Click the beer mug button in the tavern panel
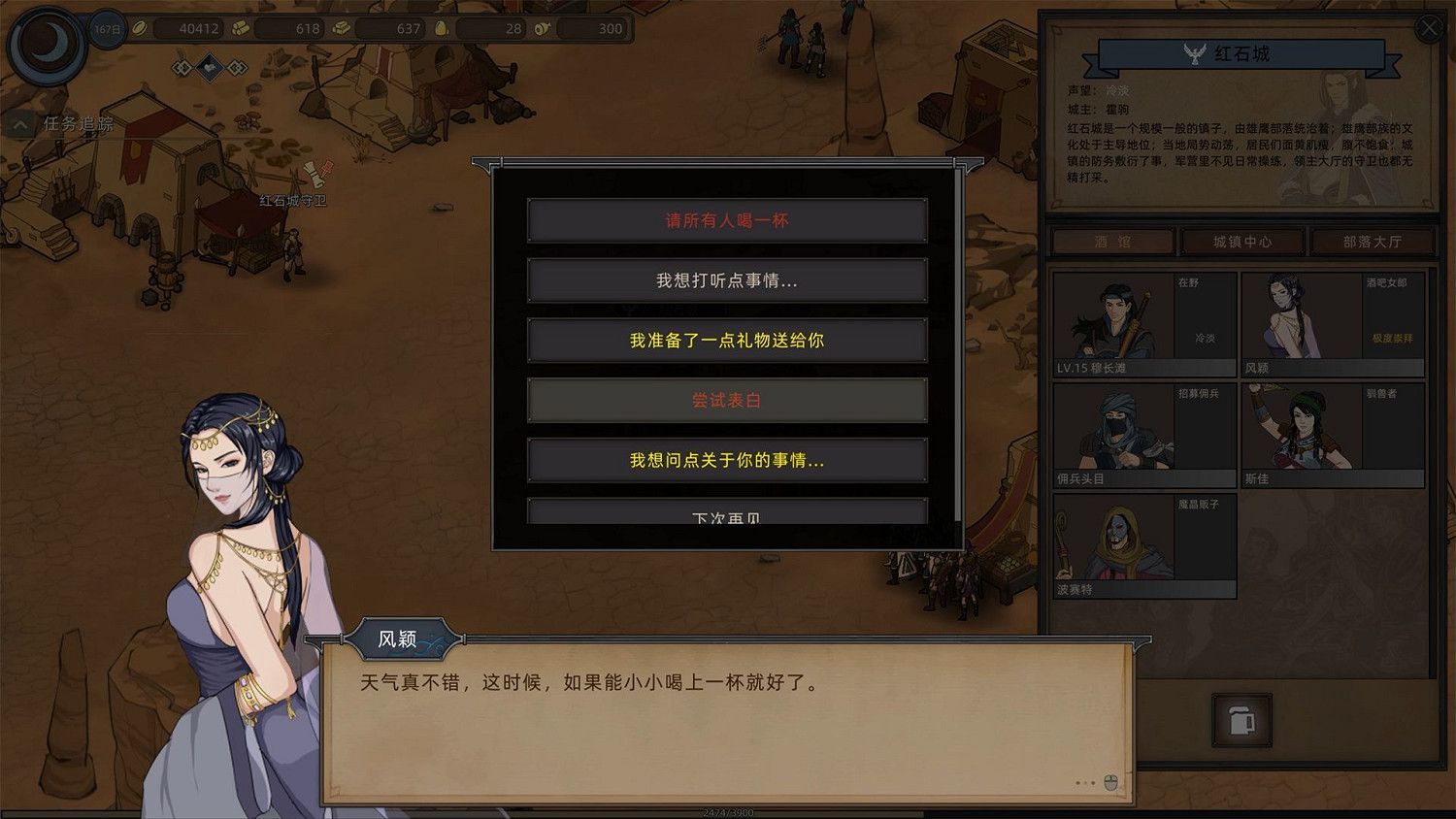 coord(1243,721)
